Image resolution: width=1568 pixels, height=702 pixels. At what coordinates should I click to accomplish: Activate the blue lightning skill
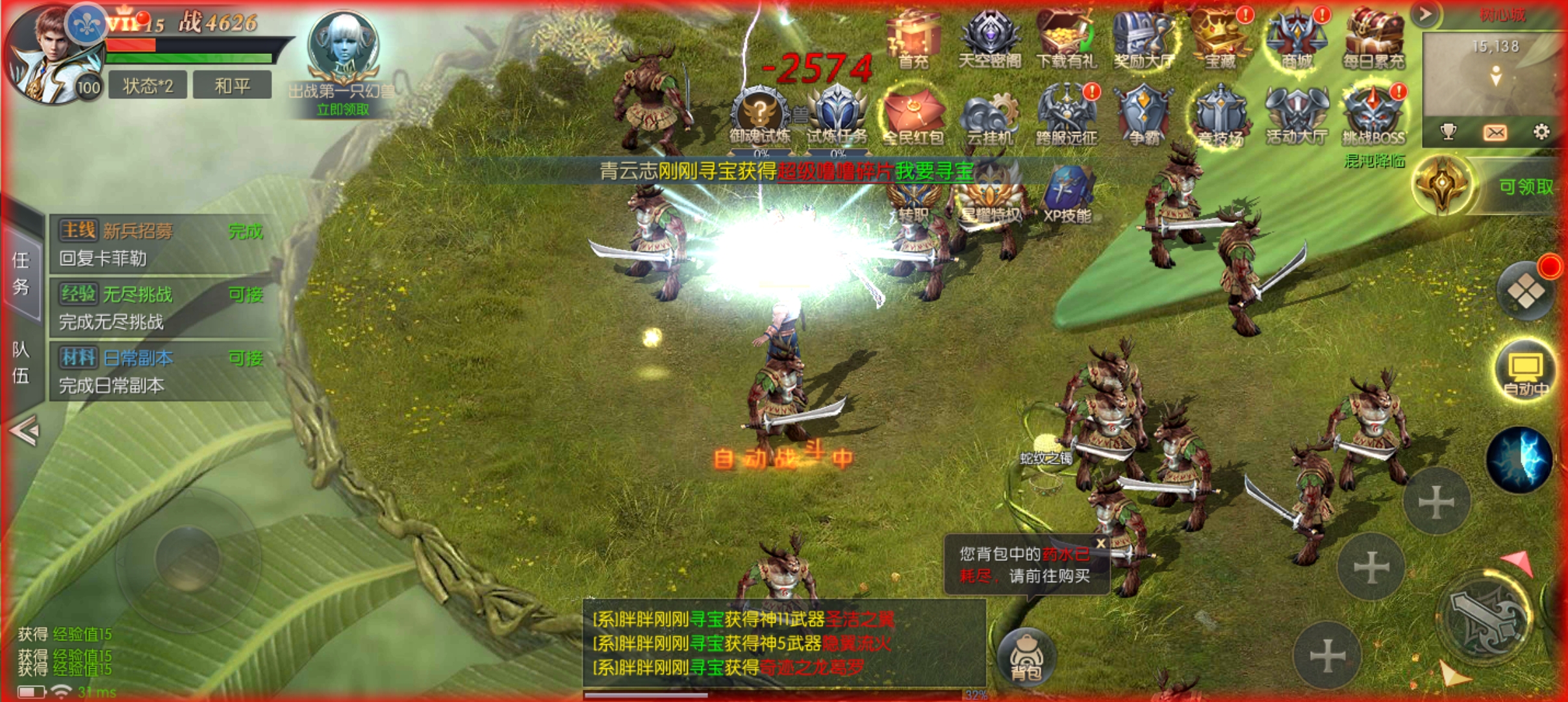(x=1519, y=459)
